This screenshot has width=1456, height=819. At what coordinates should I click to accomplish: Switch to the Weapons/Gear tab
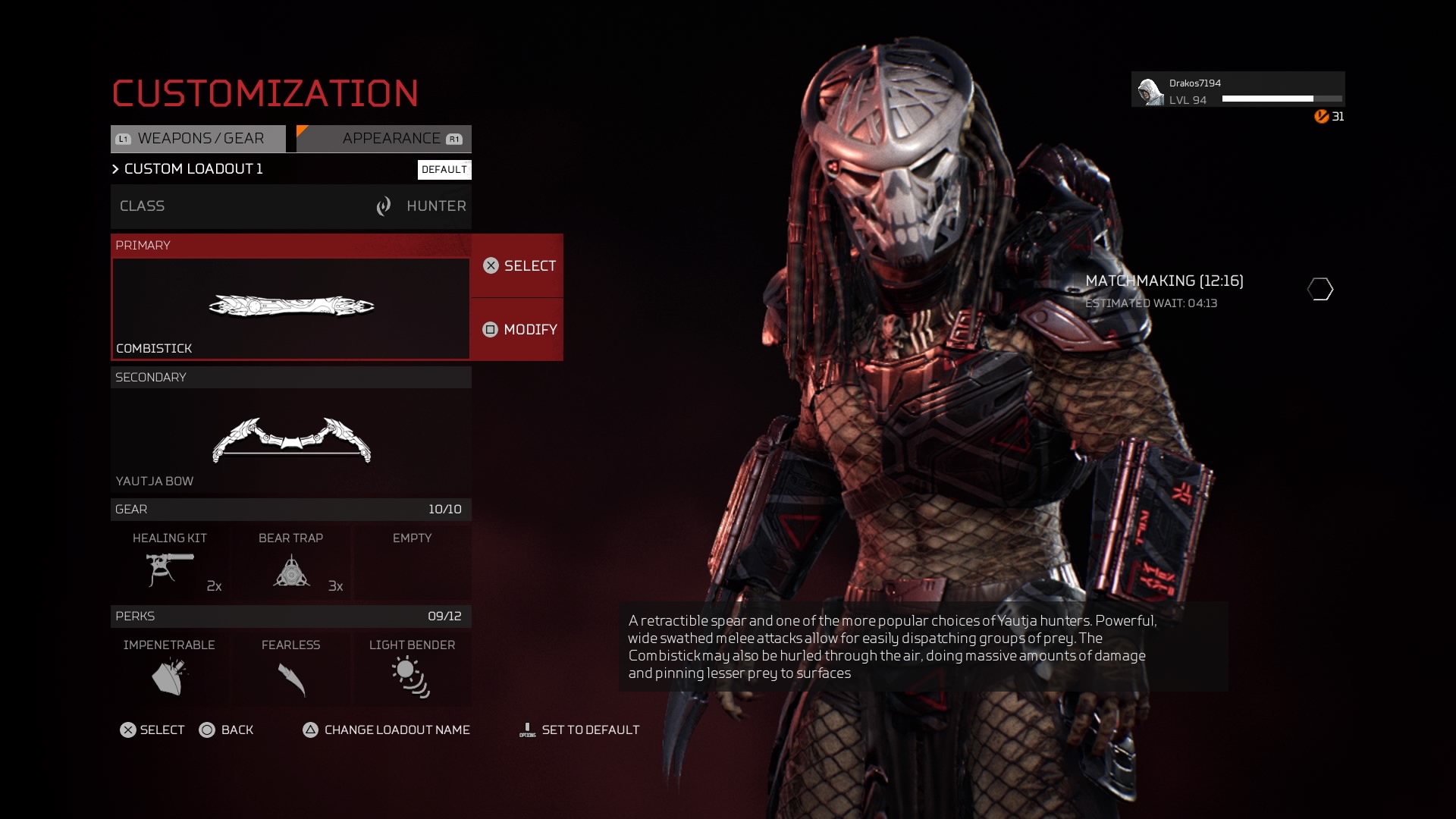[199, 139]
